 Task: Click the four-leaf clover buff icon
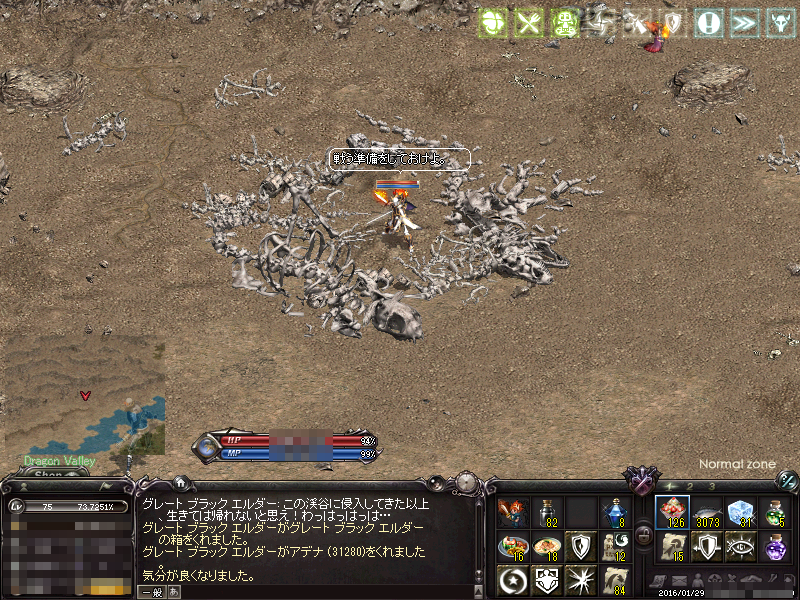pyautogui.click(x=493, y=24)
